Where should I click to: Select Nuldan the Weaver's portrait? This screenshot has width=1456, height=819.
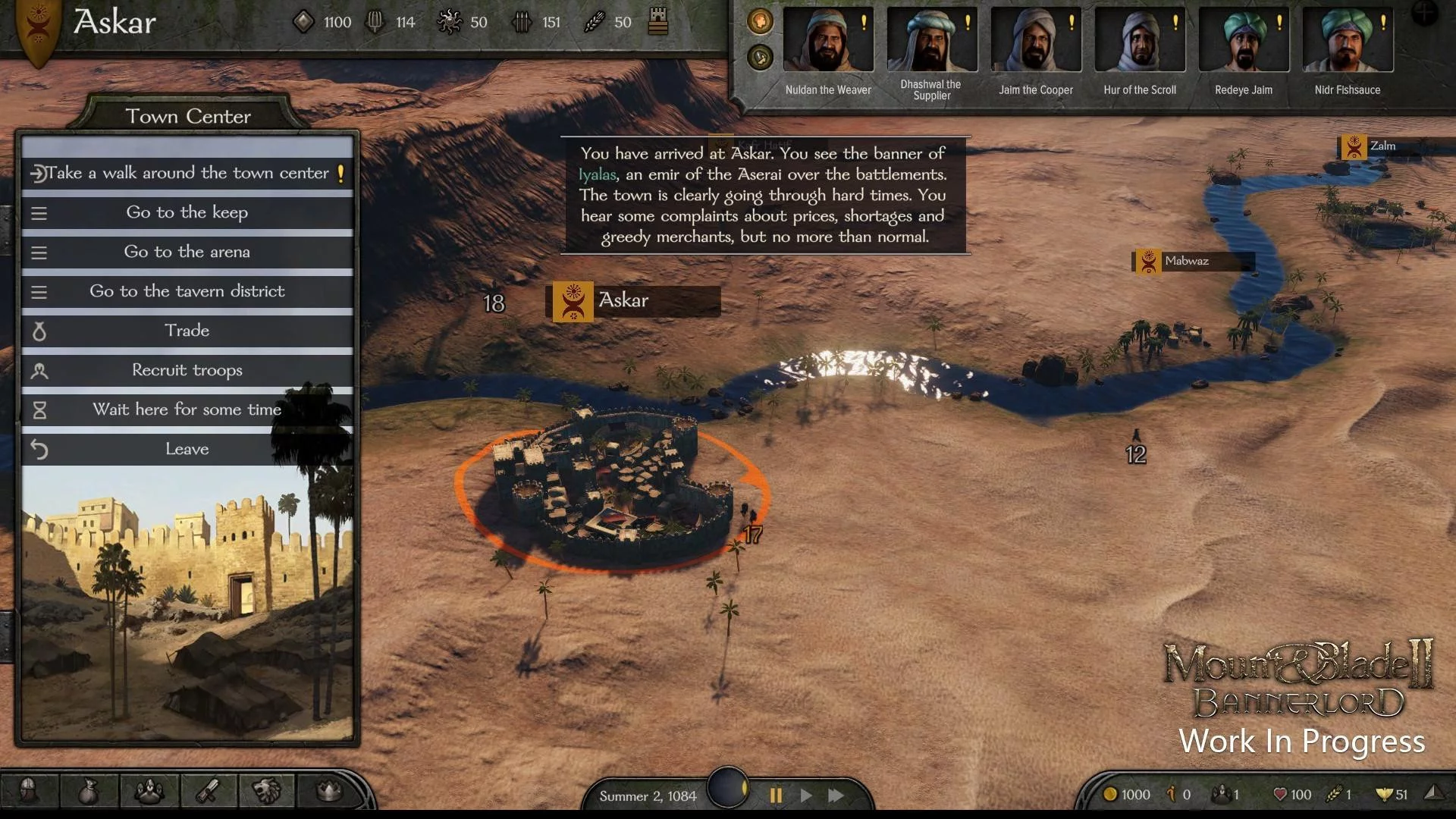pyautogui.click(x=828, y=39)
